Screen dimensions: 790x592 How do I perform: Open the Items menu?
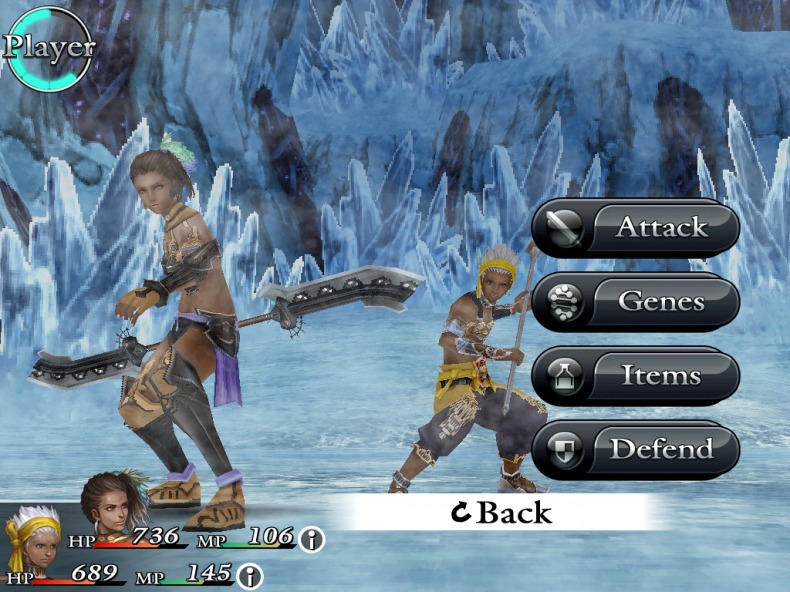pyautogui.click(x=636, y=376)
